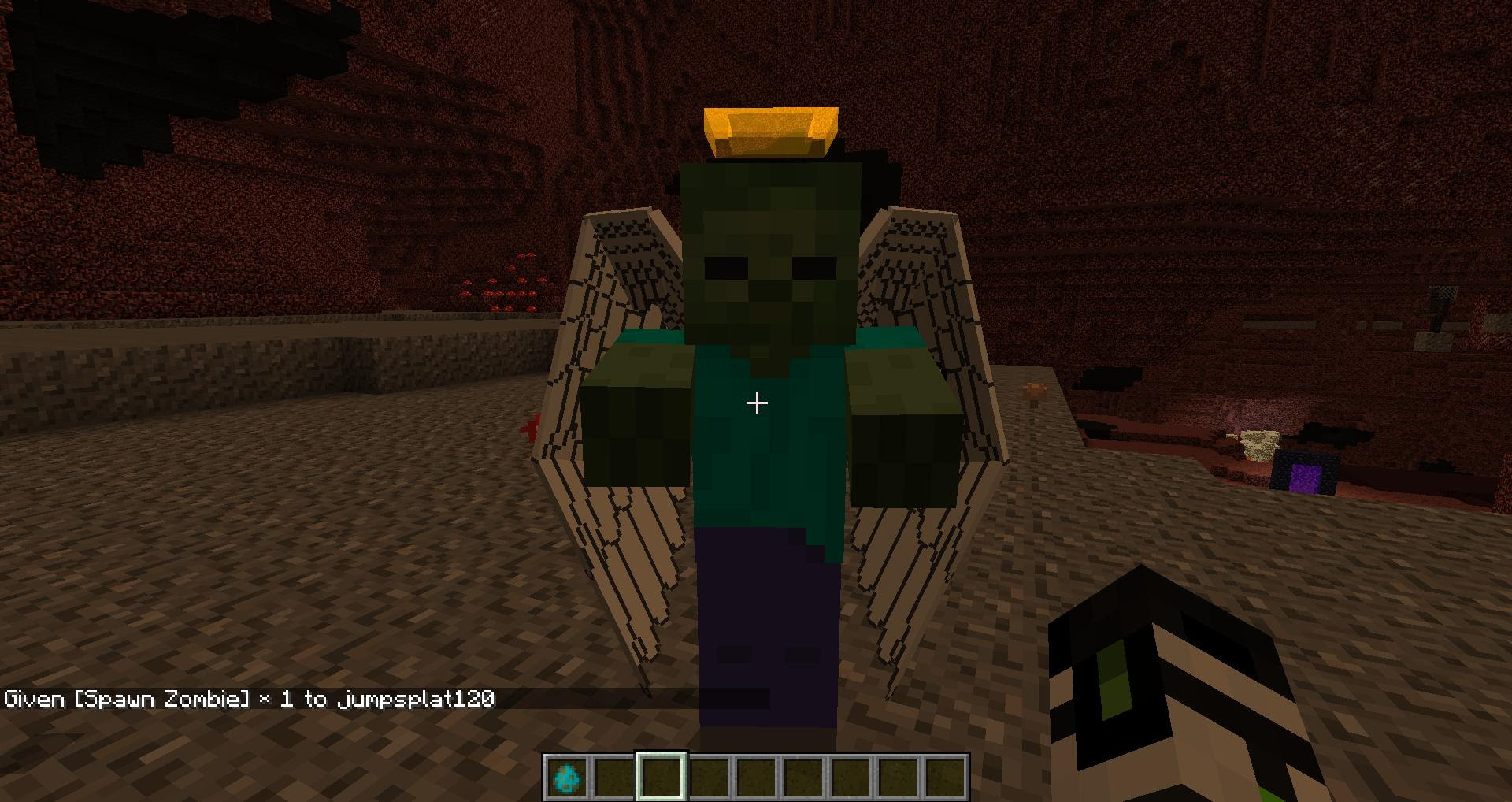
Task: Select the second hotbar slot
Action: click(x=614, y=776)
